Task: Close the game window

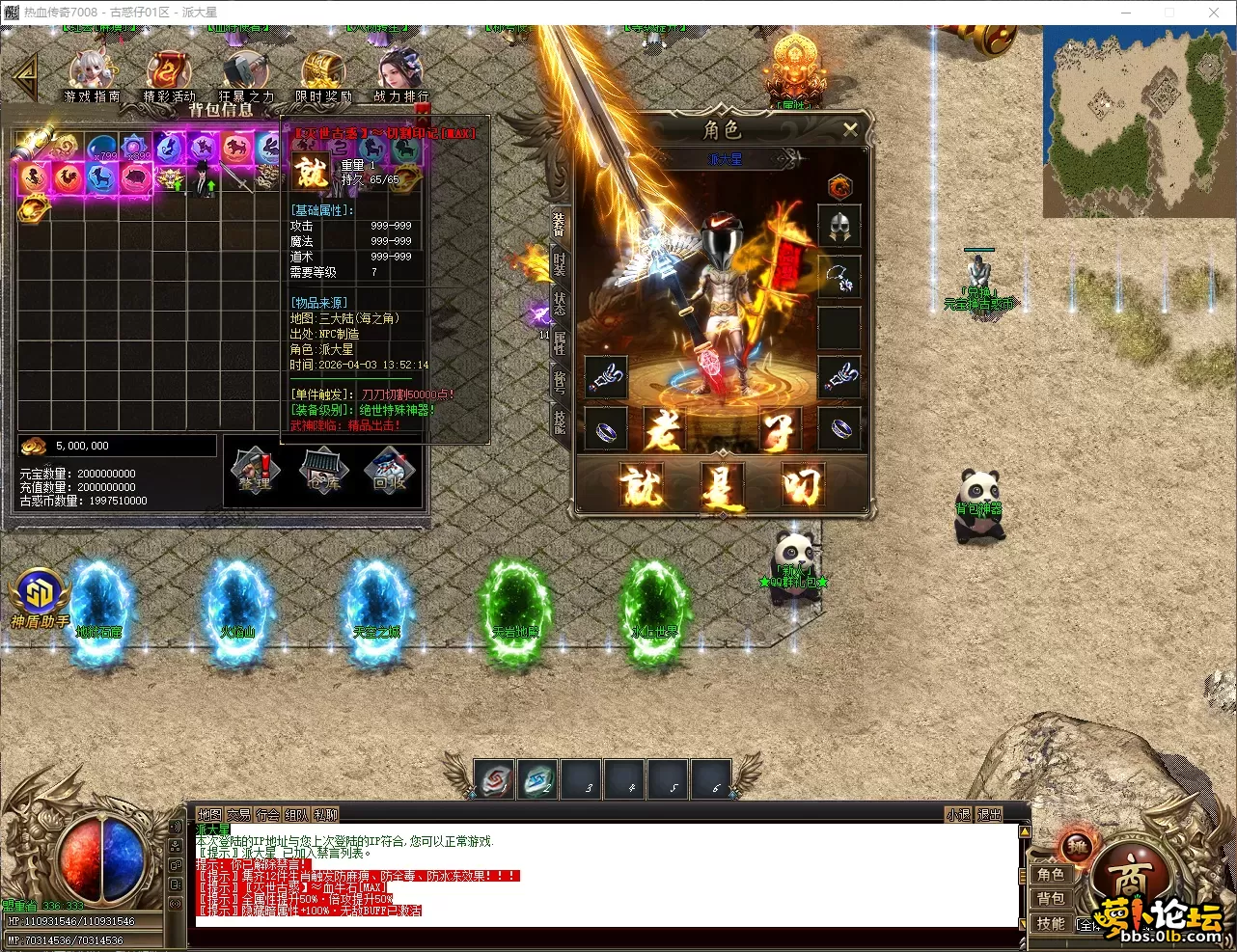Action: tap(1214, 13)
